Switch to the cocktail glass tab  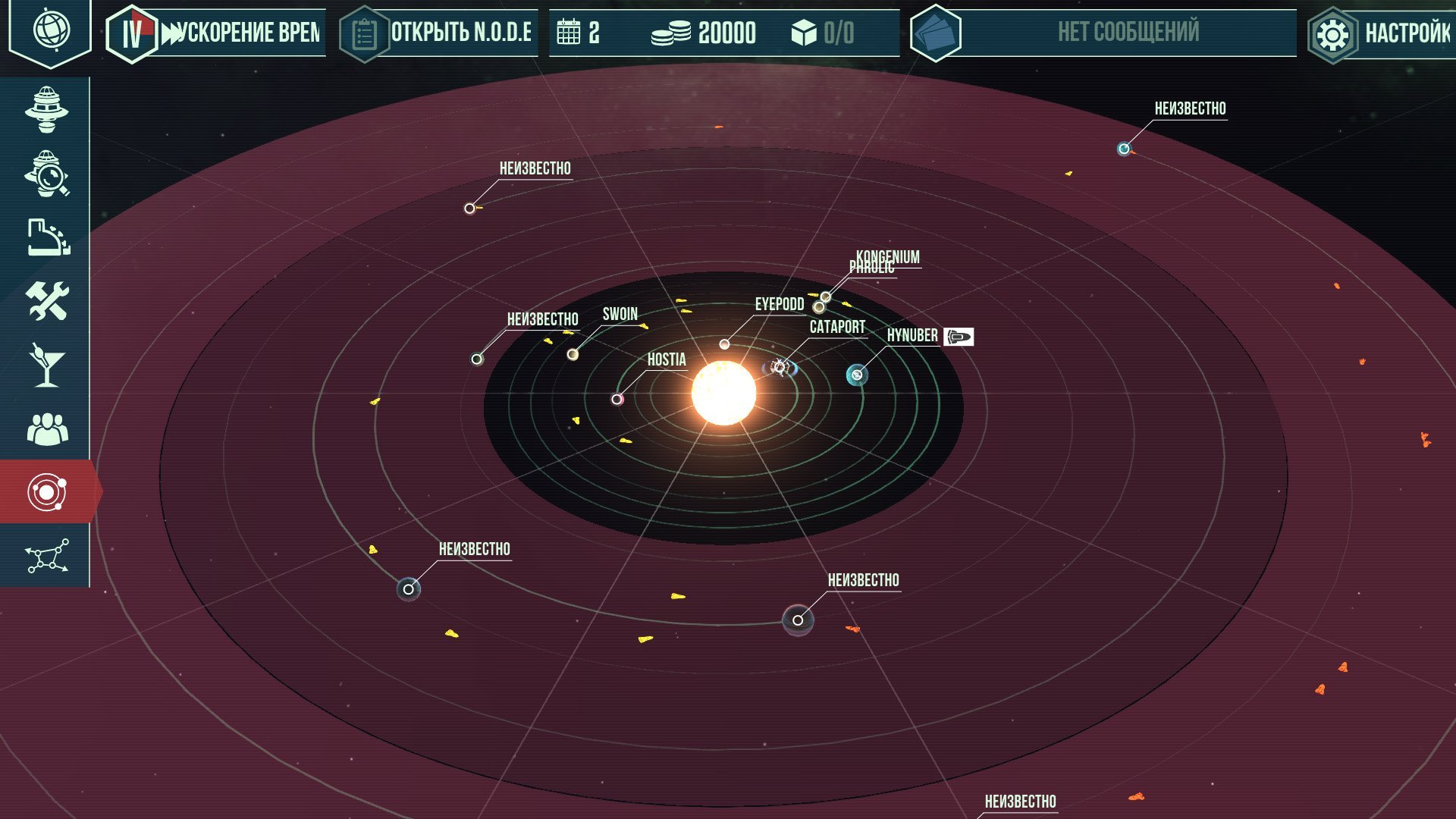(x=46, y=365)
